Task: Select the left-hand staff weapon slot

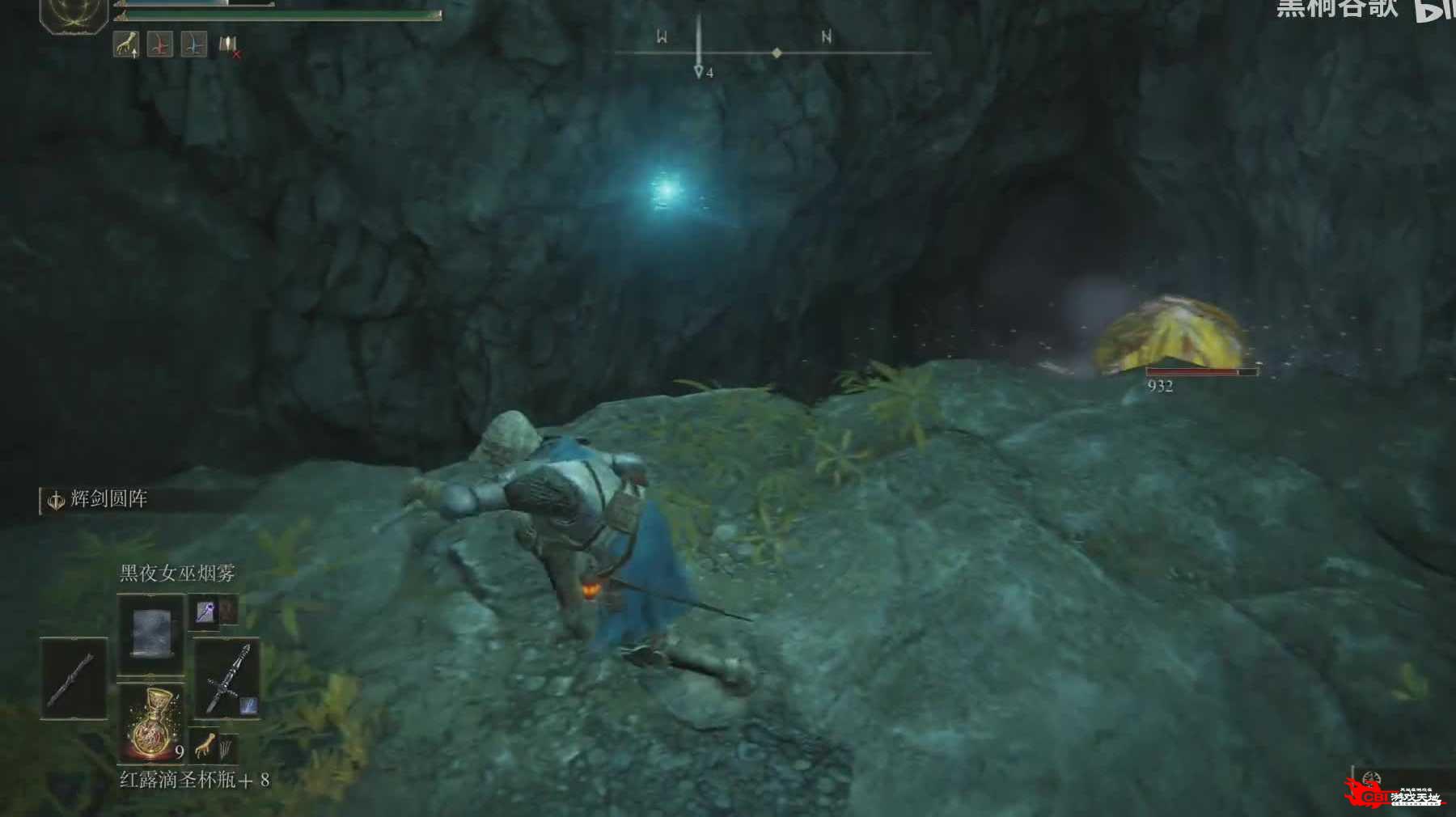Action: [74, 678]
